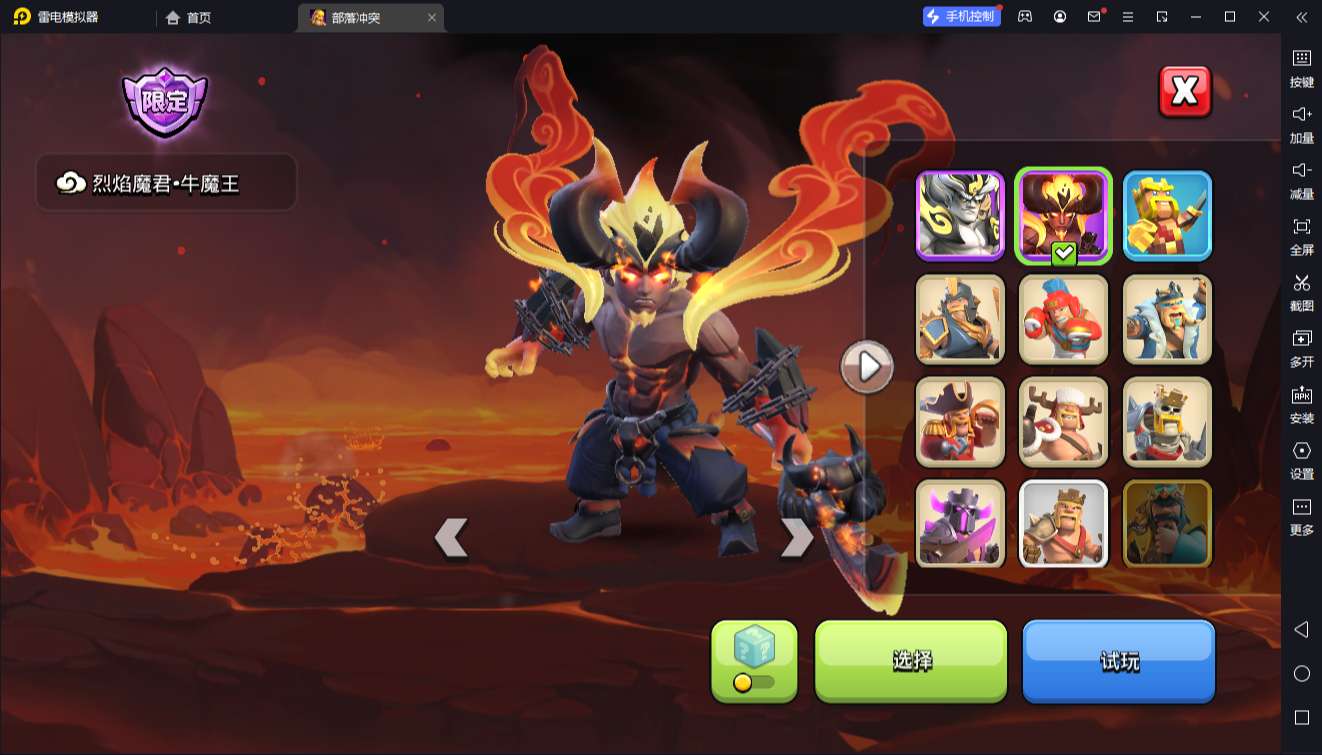Image resolution: width=1322 pixels, height=755 pixels.
Task: Pick the blocky pixel king skin
Action: tap(1167, 216)
